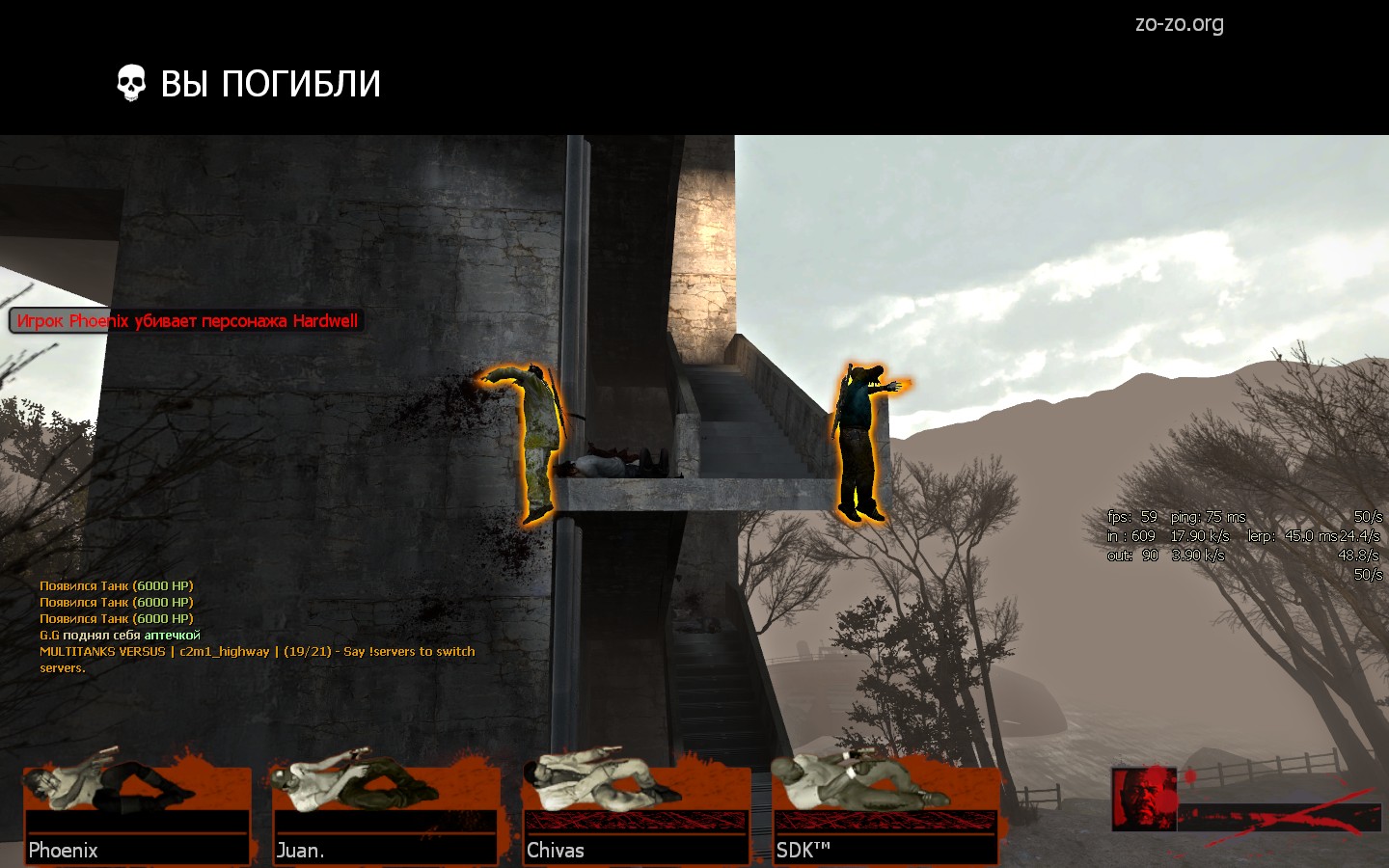Select the Juan. teammate panel

(386, 813)
